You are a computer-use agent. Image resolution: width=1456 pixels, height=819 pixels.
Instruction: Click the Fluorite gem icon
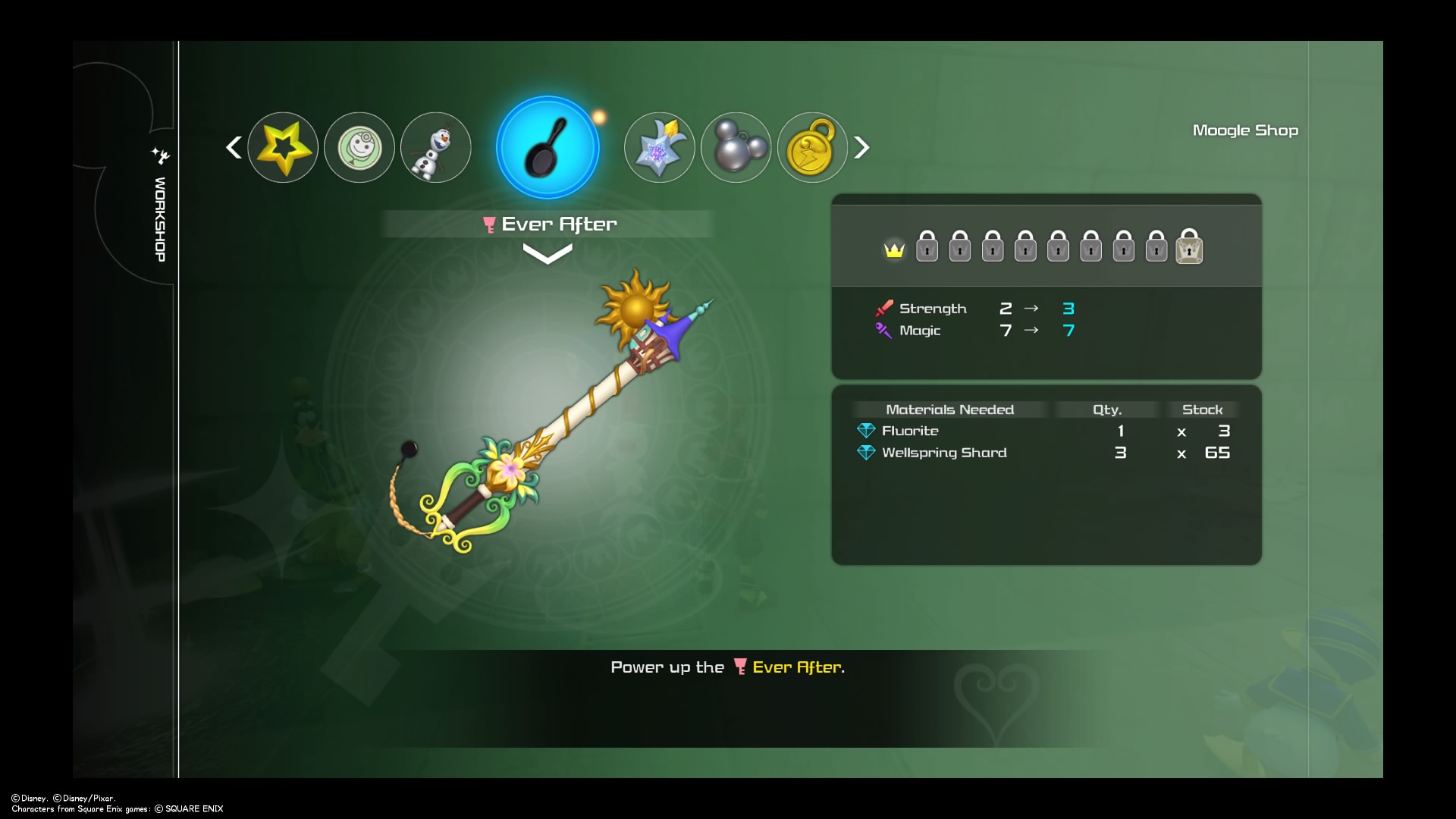(x=866, y=430)
